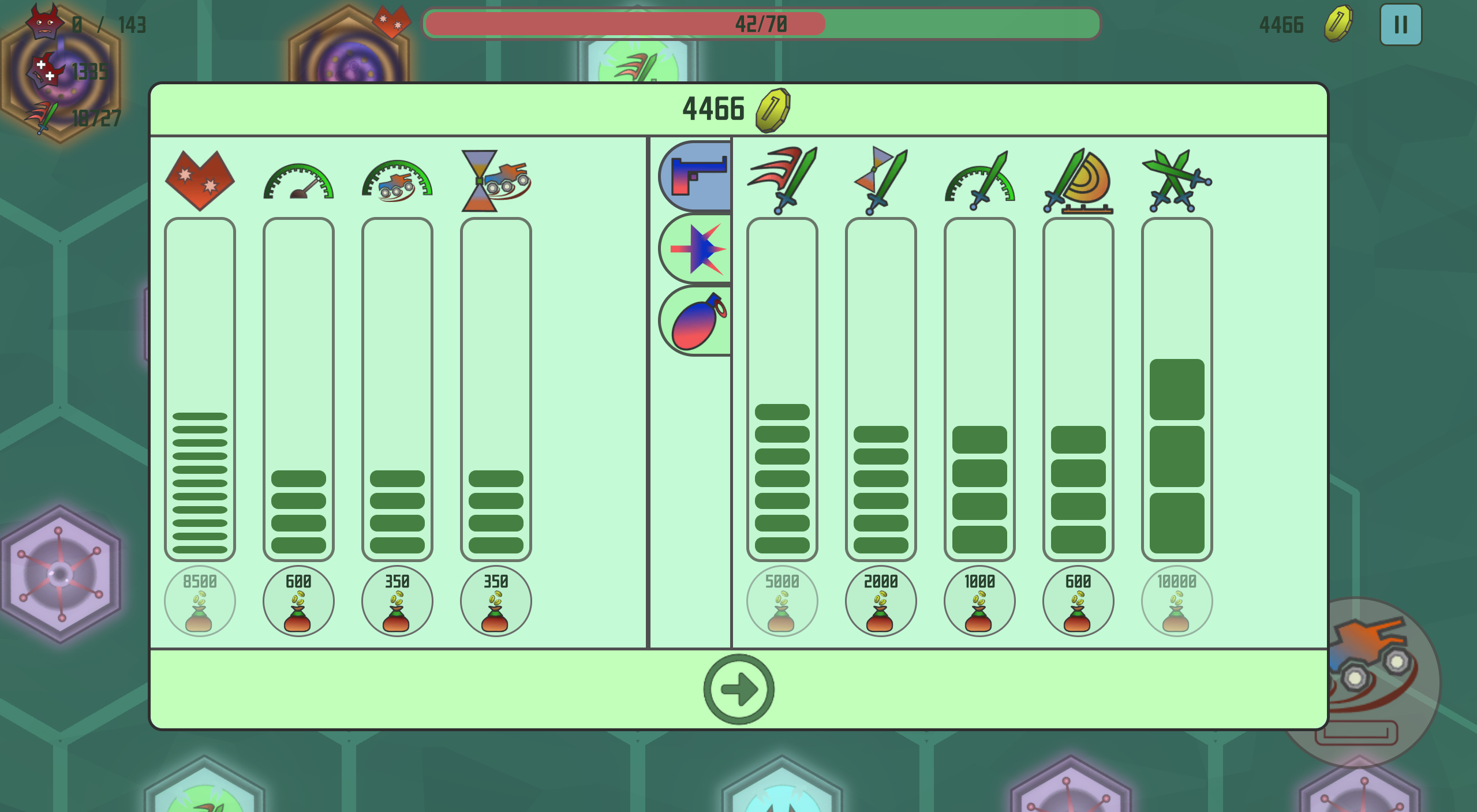
Task: Buy the 1000 coin sword gauge upgrade
Action: pos(979,601)
